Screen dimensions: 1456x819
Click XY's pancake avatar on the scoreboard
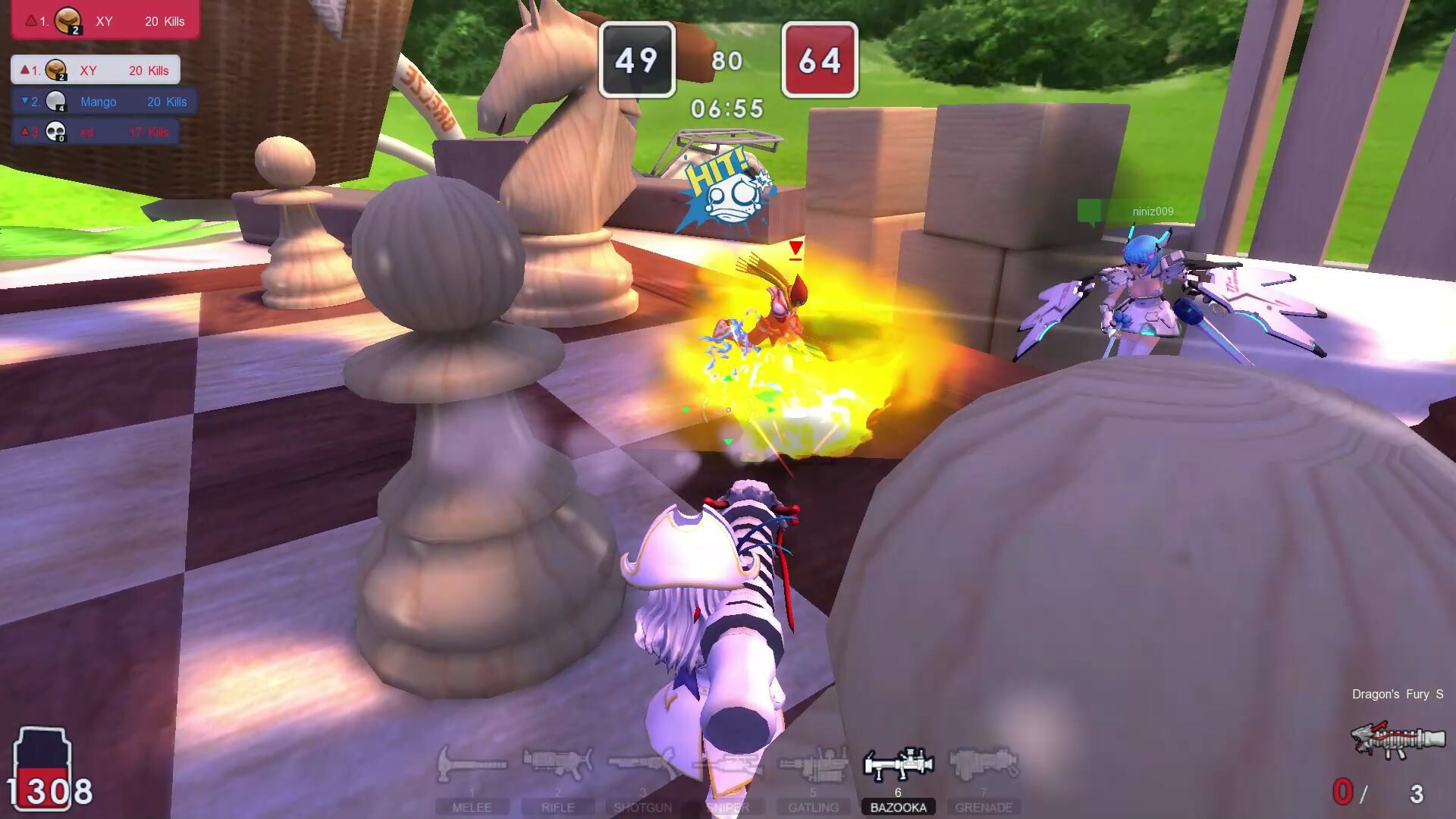pos(55,70)
